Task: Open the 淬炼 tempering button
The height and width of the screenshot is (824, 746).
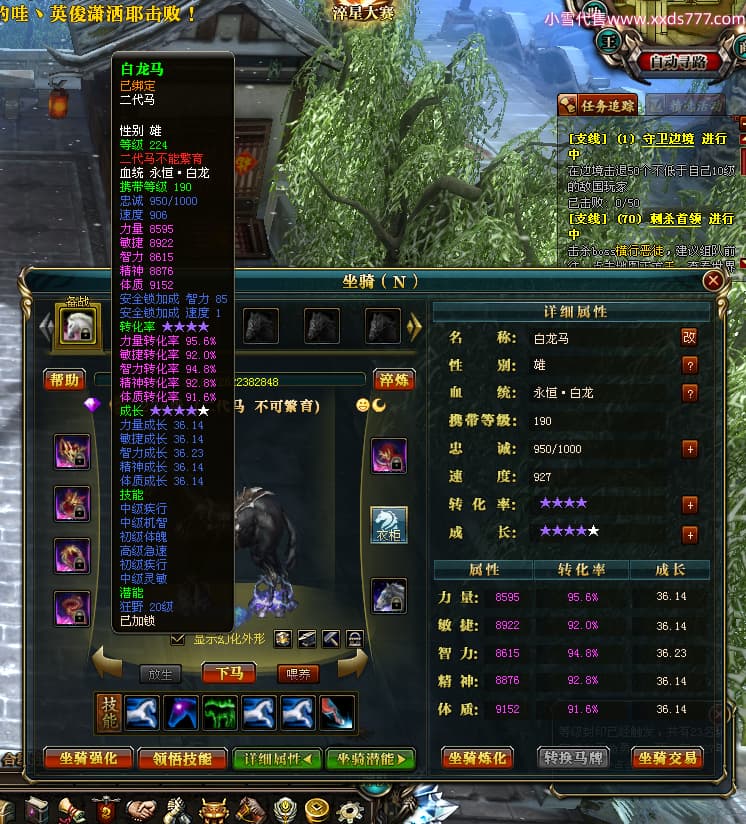Action: pos(394,380)
